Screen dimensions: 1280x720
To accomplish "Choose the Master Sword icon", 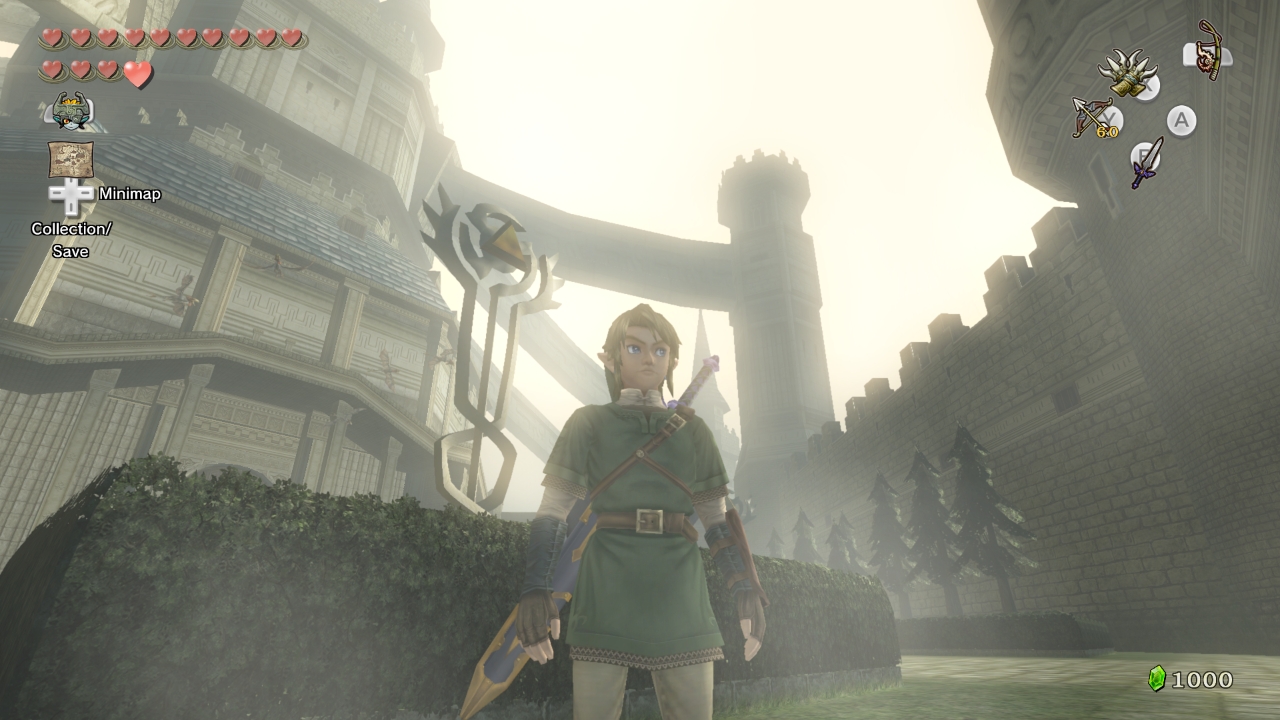I will pos(1147,162).
